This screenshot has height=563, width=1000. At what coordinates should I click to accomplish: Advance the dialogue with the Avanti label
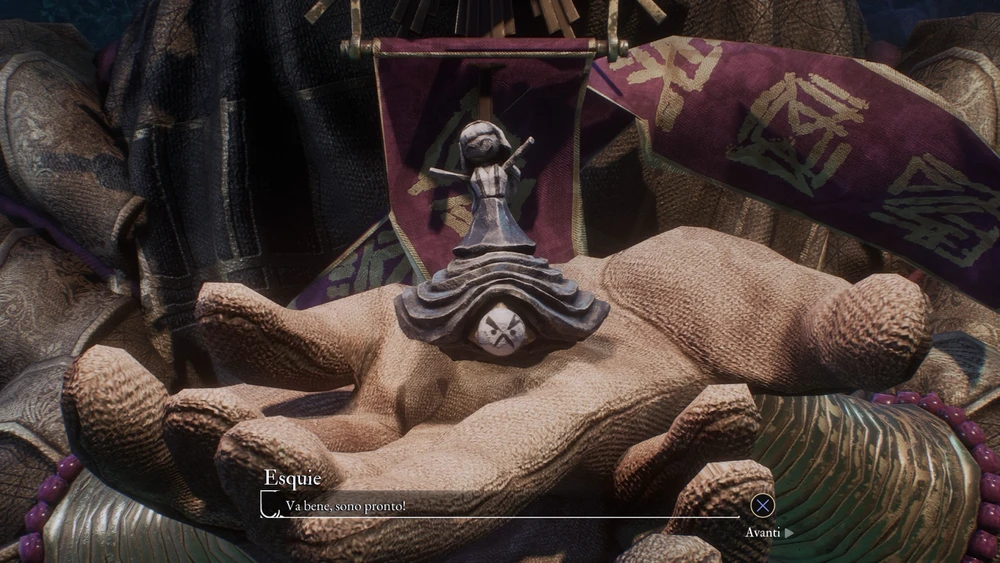[767, 532]
